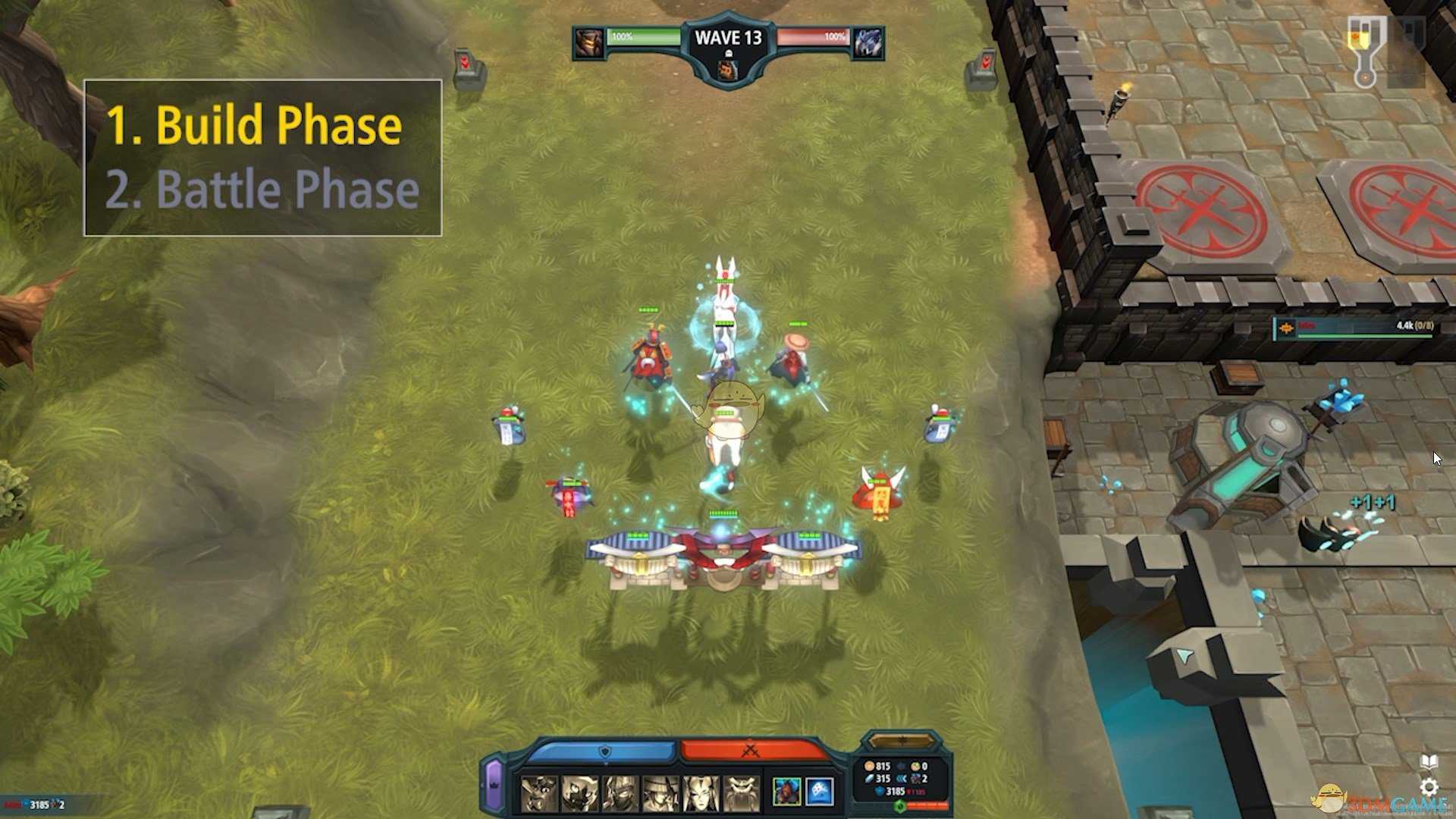The width and height of the screenshot is (1456, 819).
Task: Click the blue-white king portrait beside red bar
Action: click(868, 42)
